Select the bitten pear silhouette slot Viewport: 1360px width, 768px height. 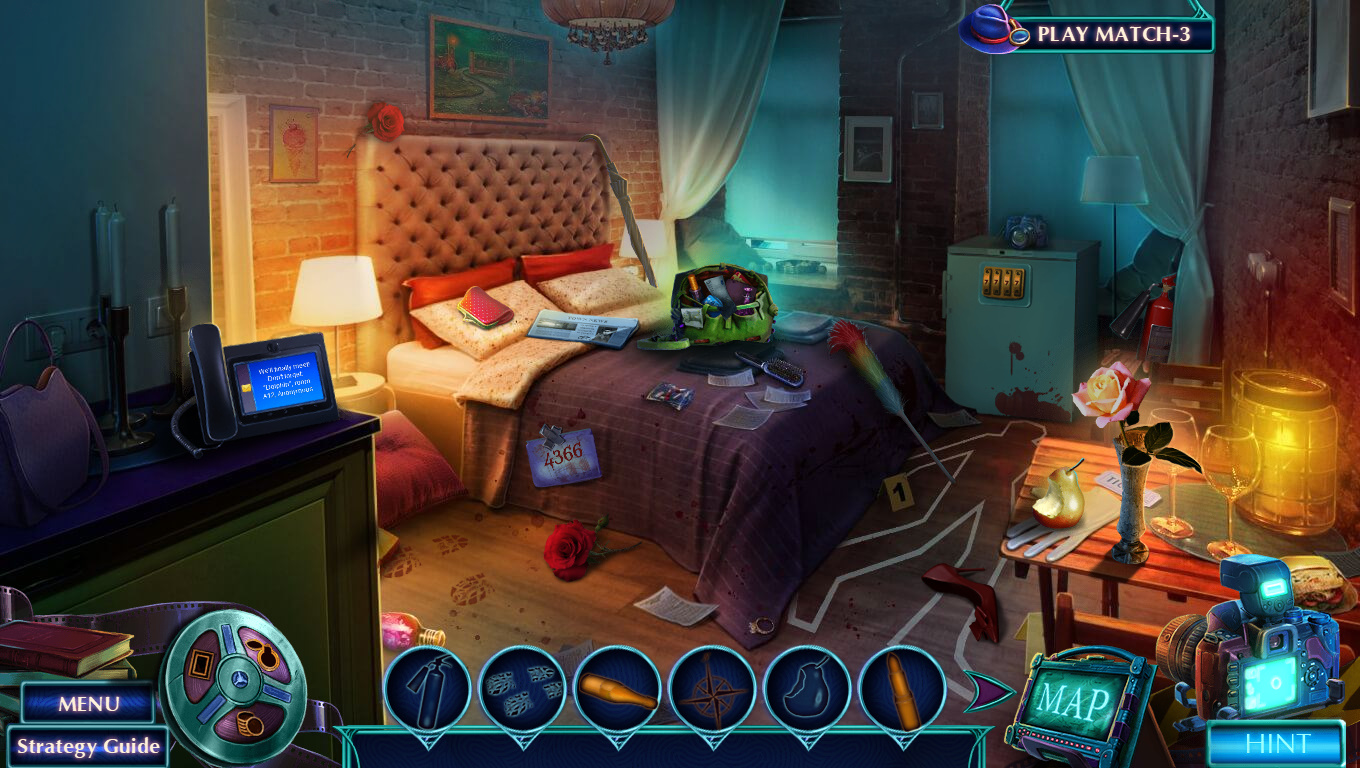click(x=807, y=689)
